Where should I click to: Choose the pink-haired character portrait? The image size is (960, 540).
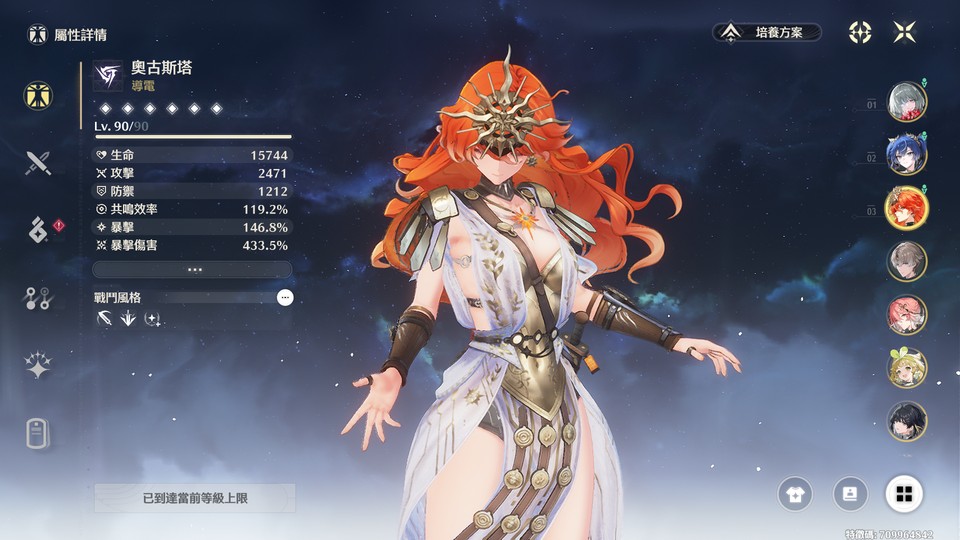[x=907, y=315]
